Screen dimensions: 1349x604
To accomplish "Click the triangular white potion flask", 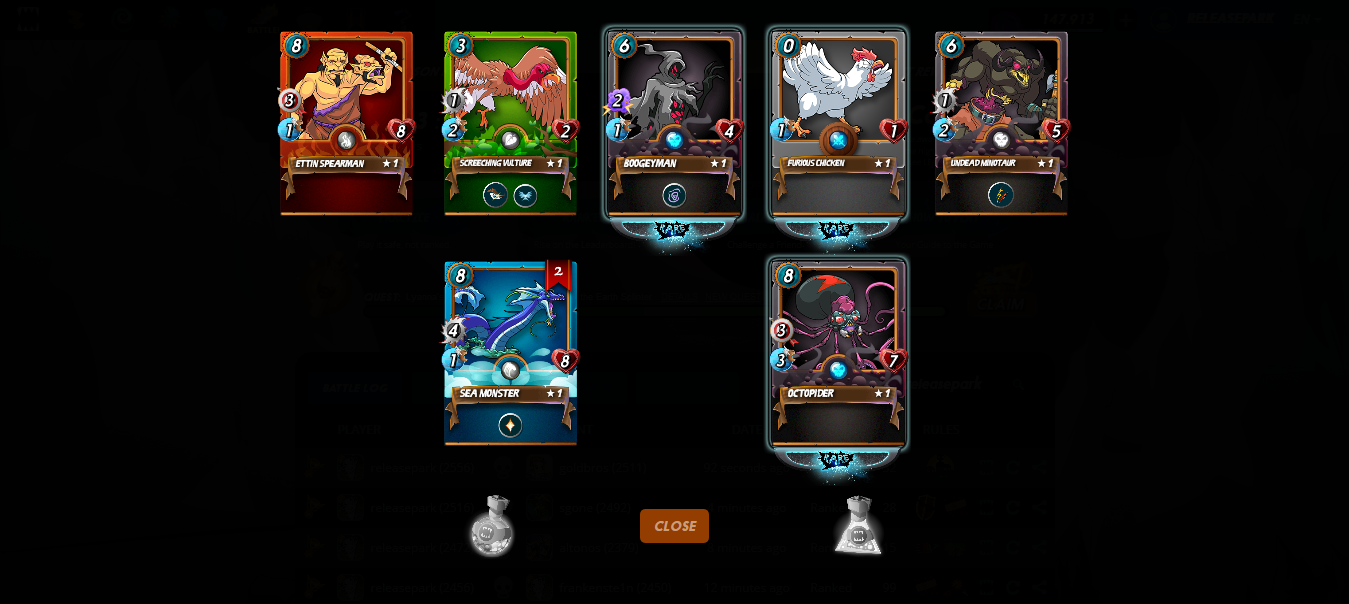I will pyautogui.click(x=858, y=525).
